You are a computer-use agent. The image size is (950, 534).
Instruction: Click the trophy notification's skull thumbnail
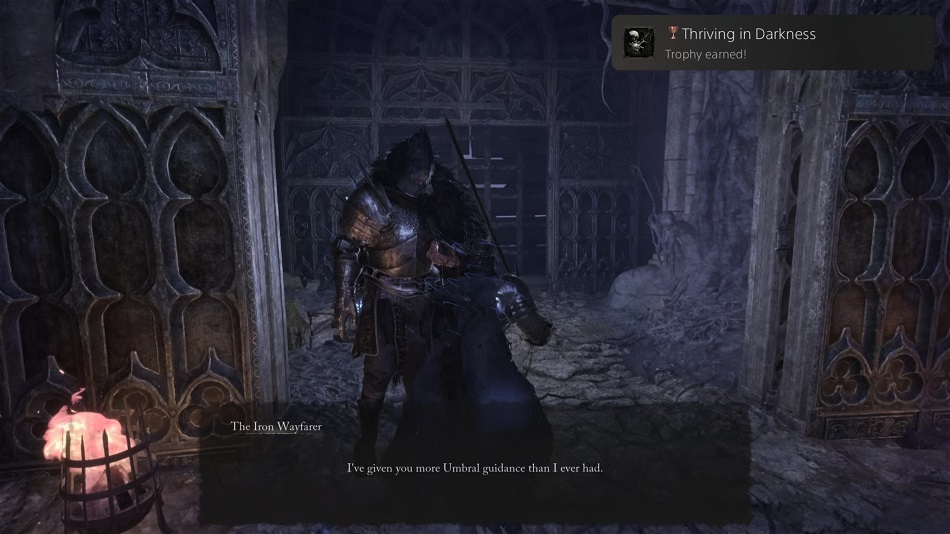pos(639,42)
